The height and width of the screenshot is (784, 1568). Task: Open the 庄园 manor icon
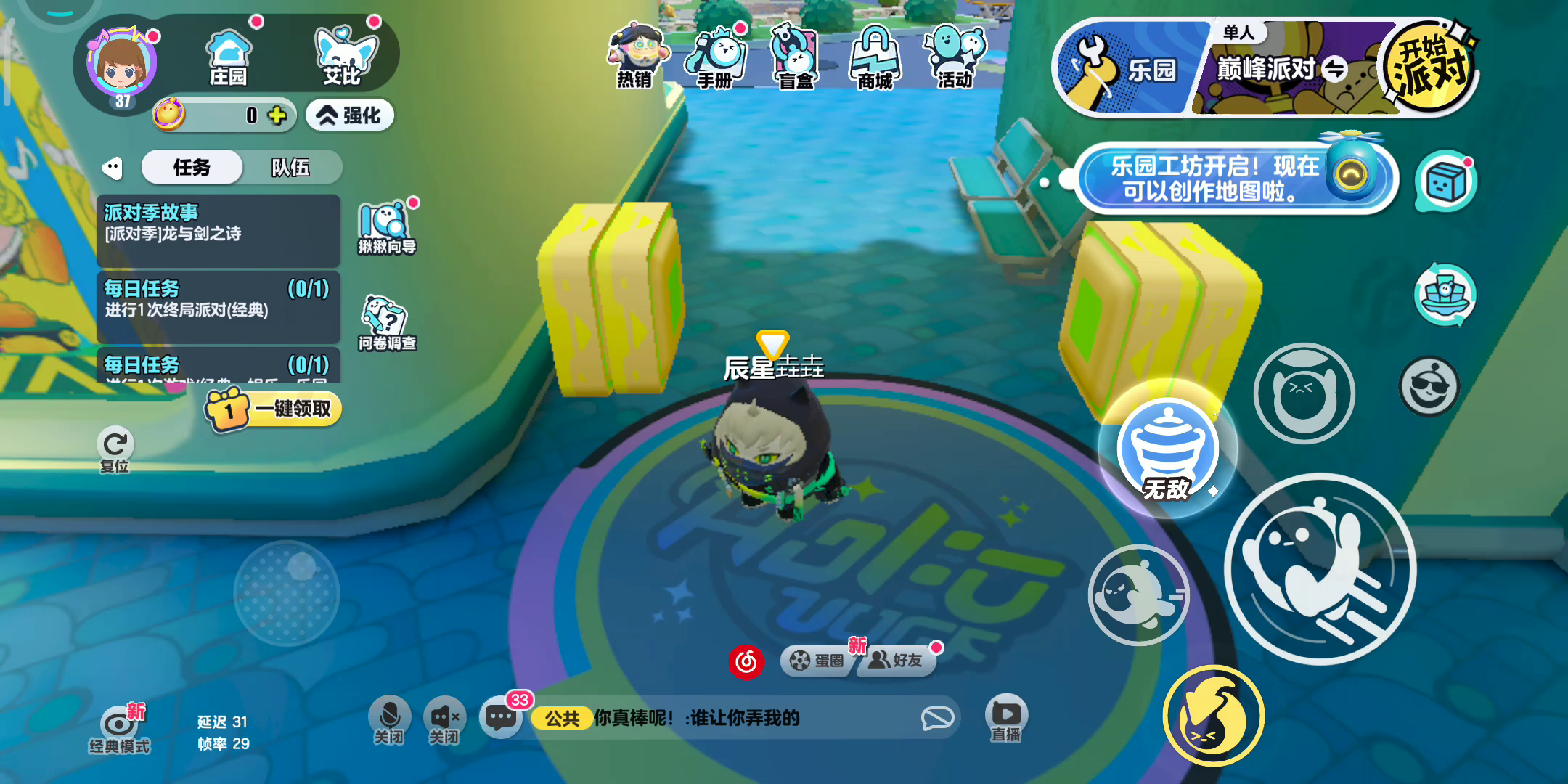tap(228, 56)
